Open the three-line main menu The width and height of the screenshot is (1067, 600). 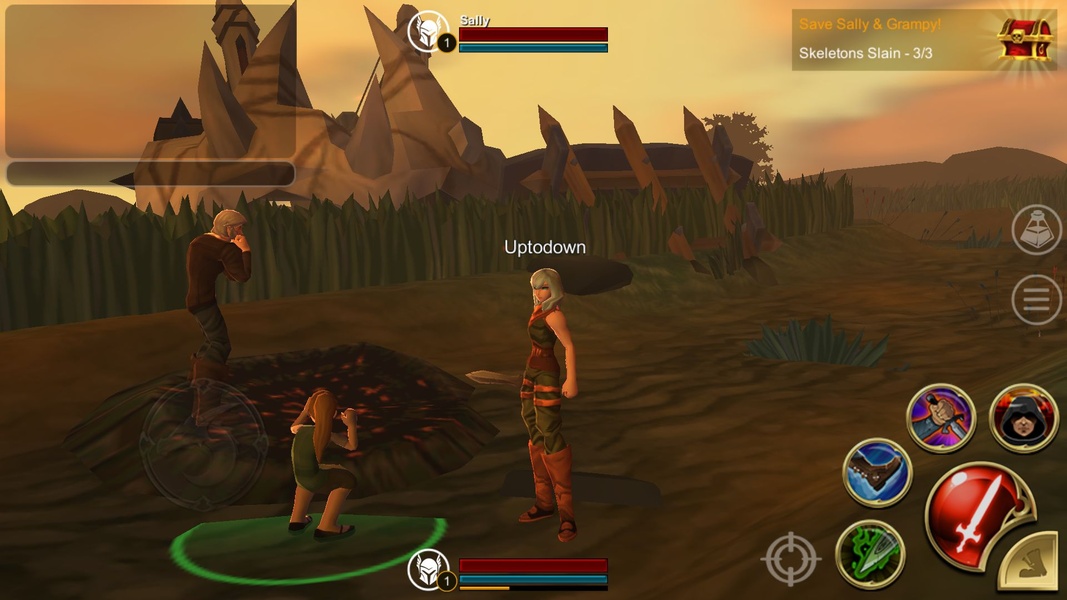[x=1036, y=299]
